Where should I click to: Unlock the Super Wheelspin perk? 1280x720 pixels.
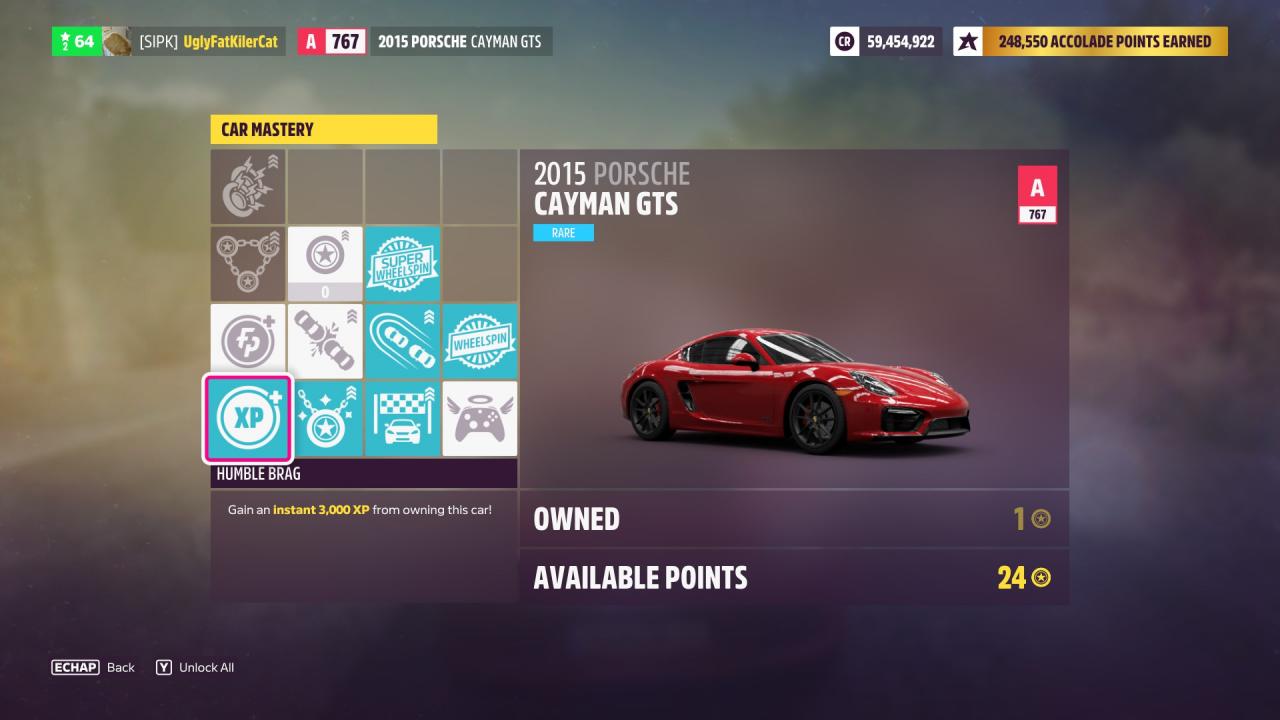[402, 263]
